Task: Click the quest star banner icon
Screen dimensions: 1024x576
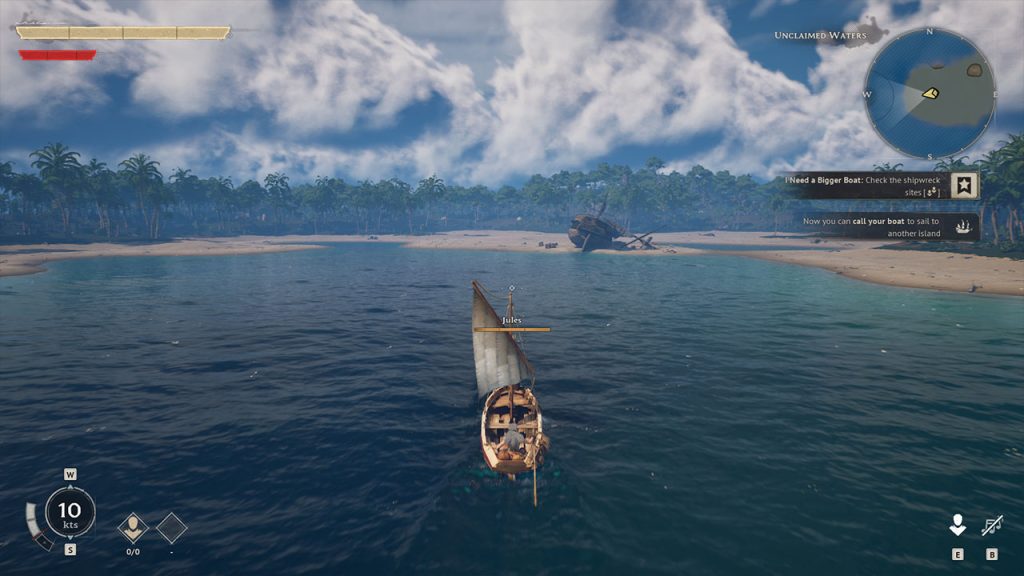Action: [x=964, y=185]
